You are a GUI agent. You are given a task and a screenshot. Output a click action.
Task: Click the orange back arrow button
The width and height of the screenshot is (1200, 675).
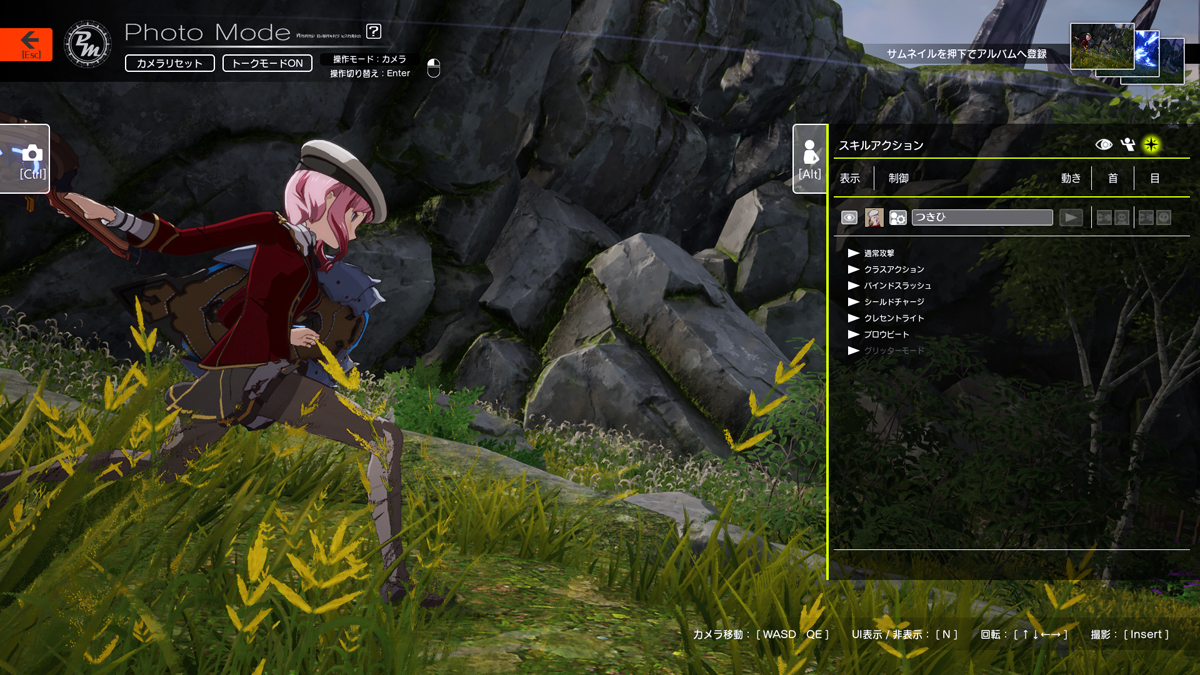pyautogui.click(x=26, y=43)
